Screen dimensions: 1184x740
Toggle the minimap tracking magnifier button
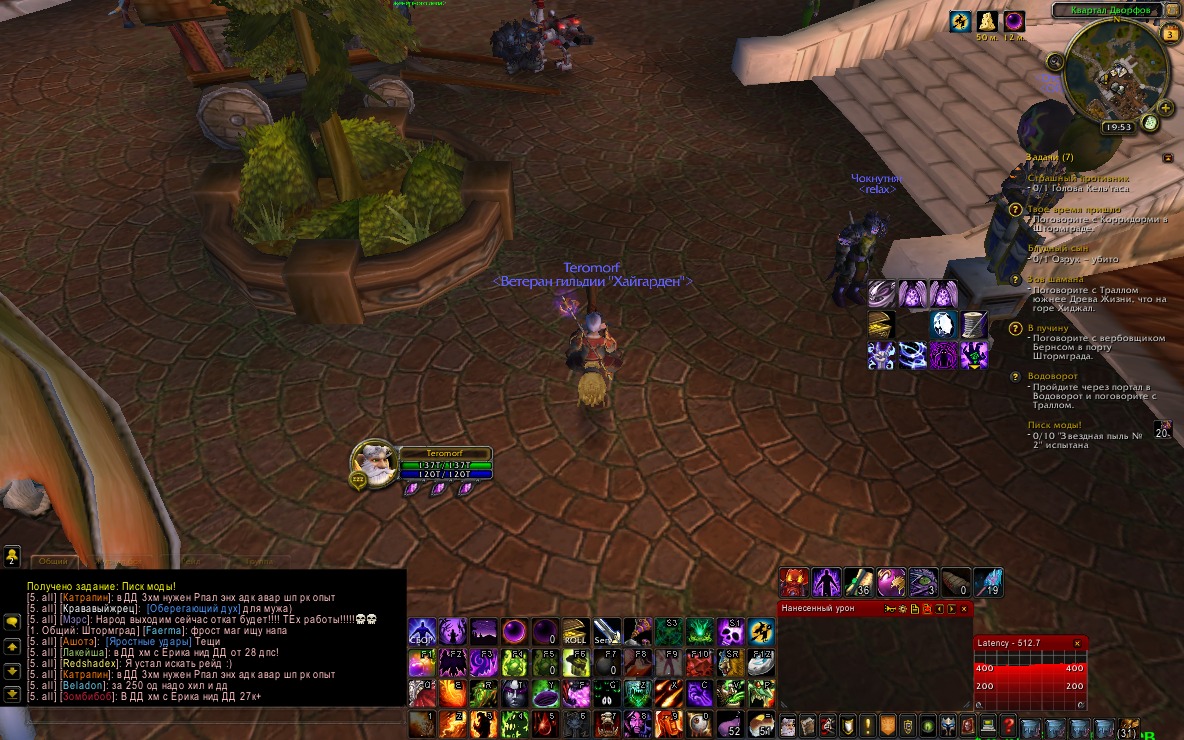tap(1055, 61)
